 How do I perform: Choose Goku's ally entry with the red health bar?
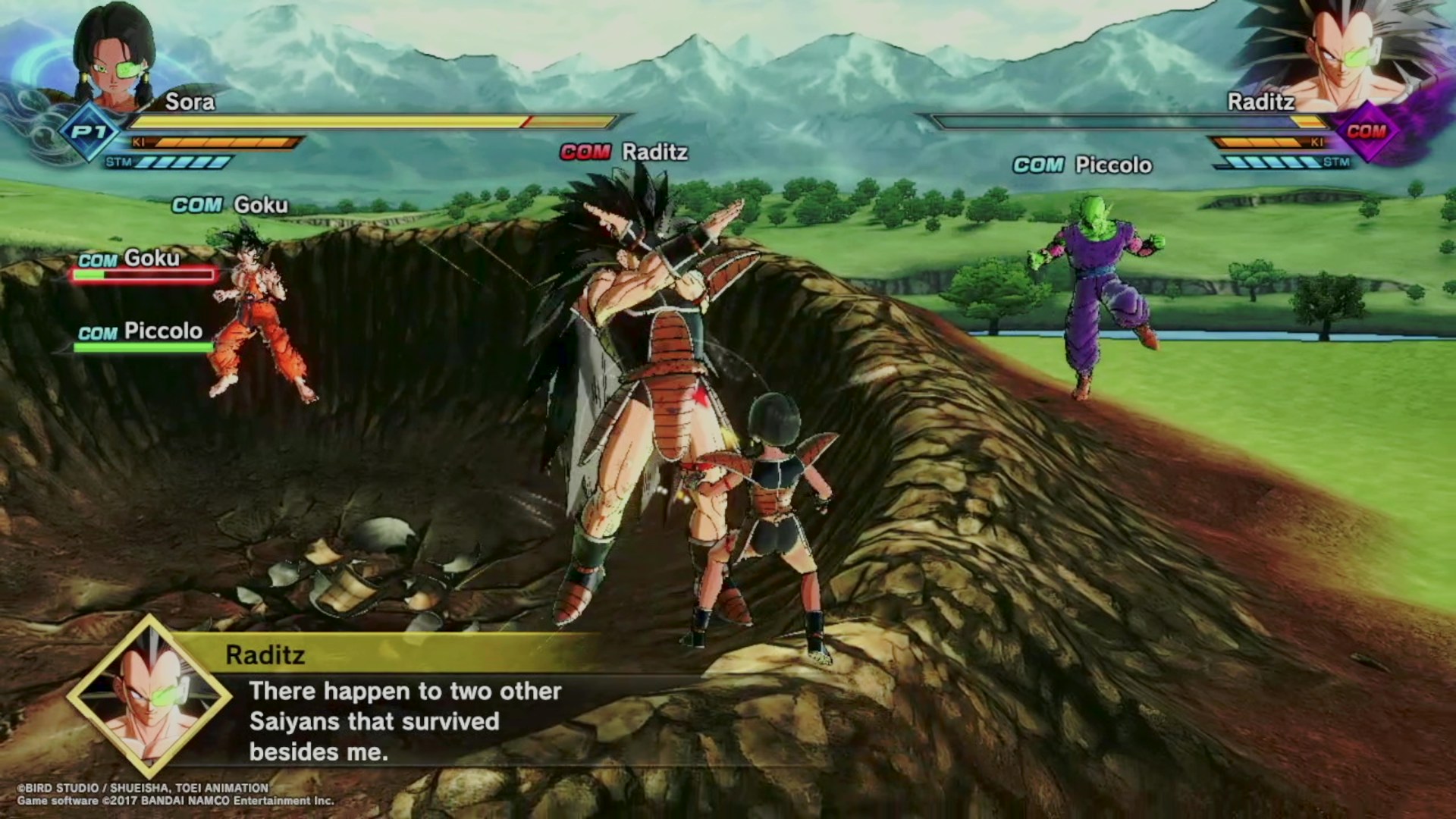pyautogui.click(x=144, y=265)
